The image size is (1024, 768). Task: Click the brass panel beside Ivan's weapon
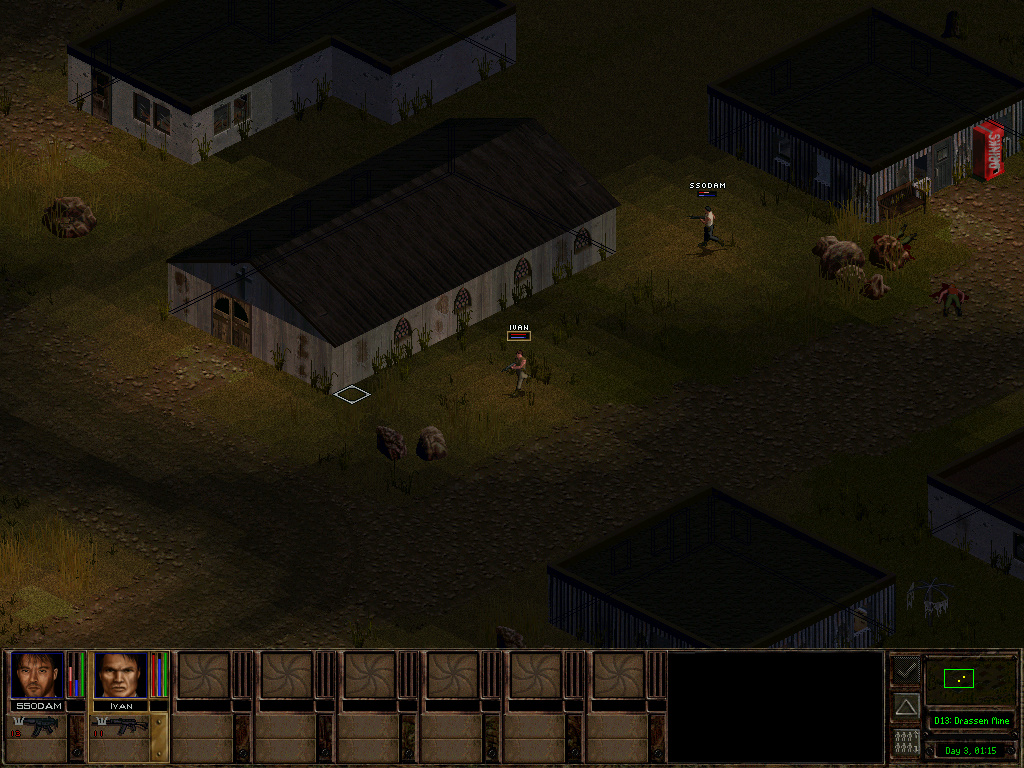pos(159,738)
